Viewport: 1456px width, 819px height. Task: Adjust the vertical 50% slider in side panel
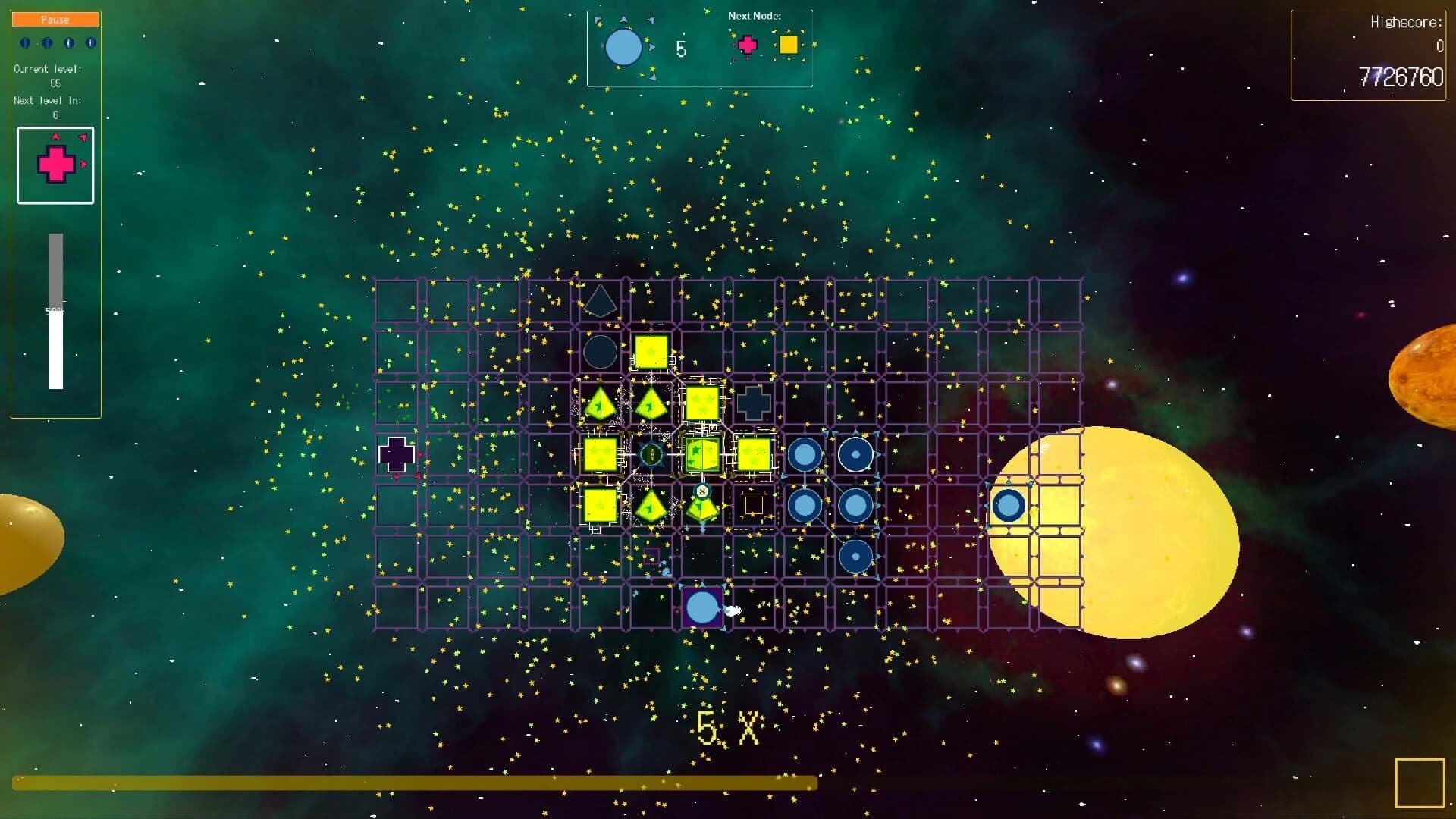pyautogui.click(x=55, y=311)
